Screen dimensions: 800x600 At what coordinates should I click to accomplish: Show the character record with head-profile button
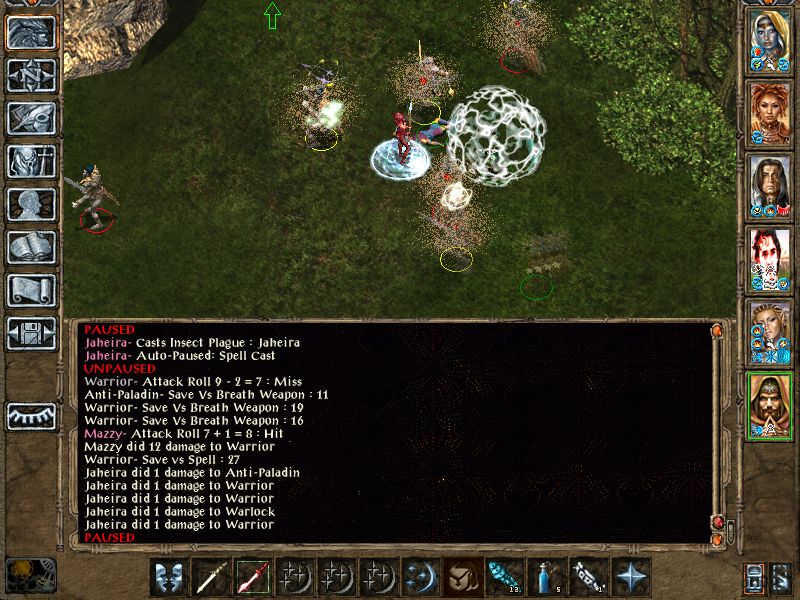[x=31, y=204]
